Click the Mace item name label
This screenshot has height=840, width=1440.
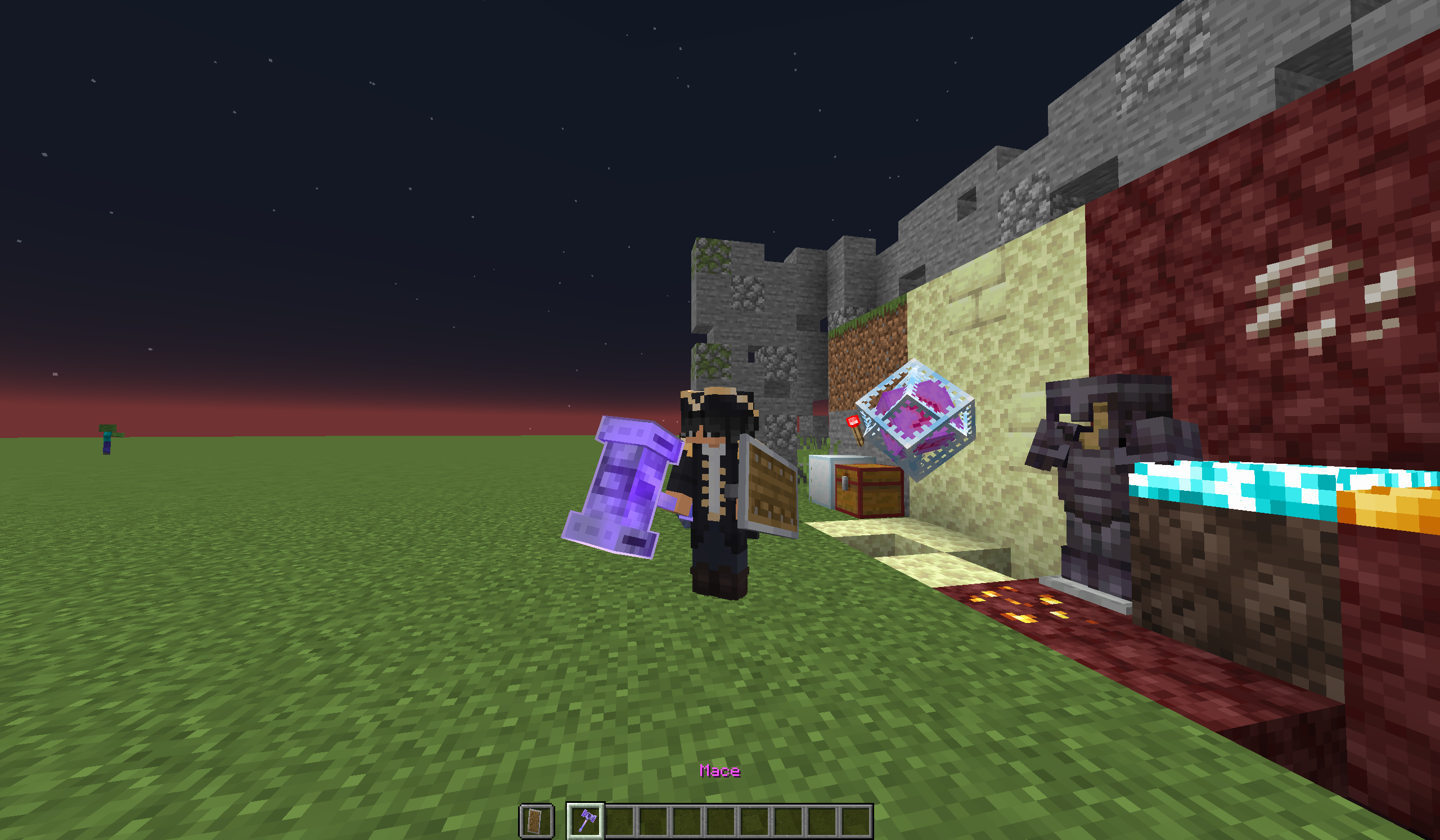coord(719,771)
